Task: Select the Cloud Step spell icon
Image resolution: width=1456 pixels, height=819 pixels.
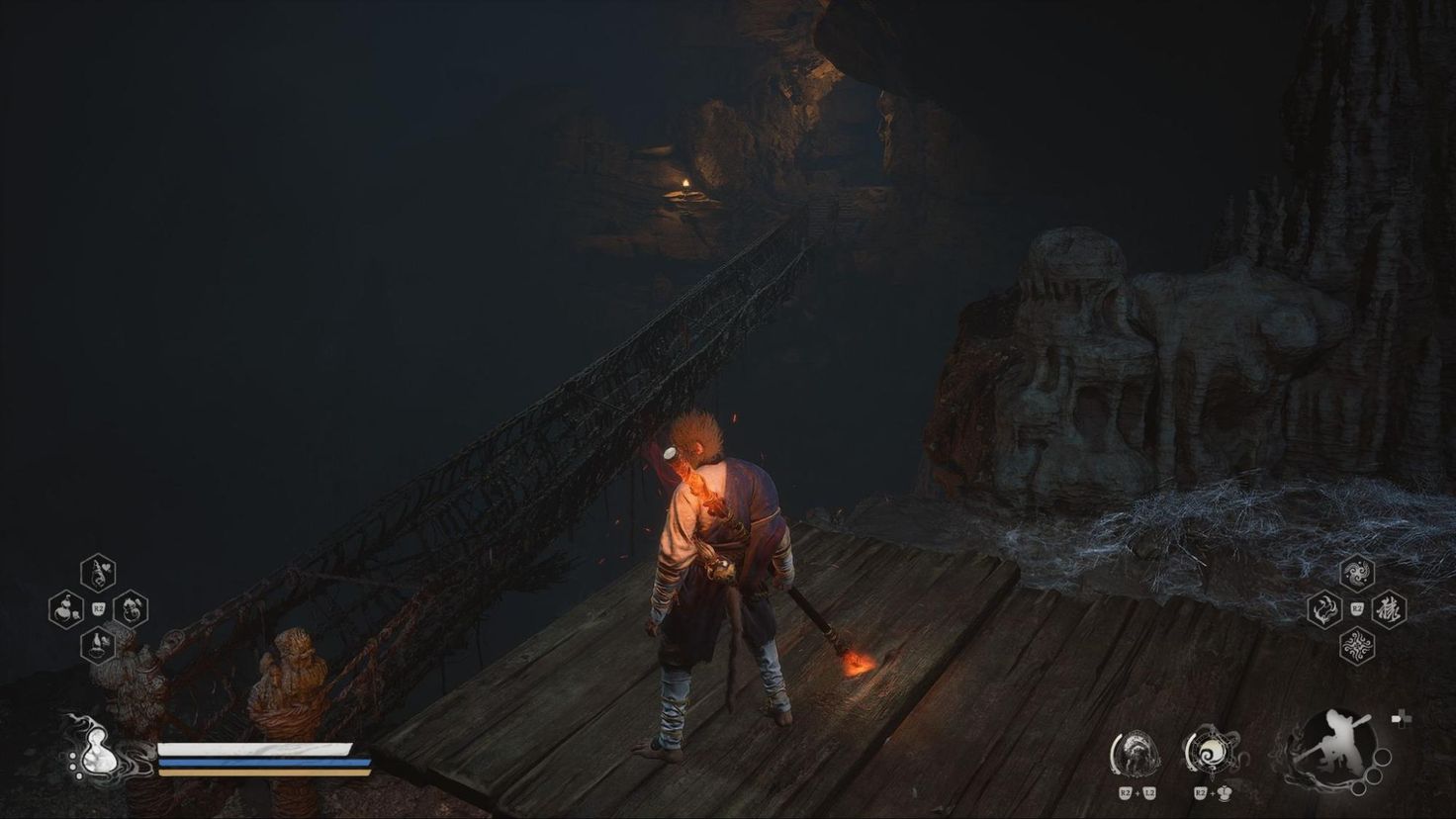Action: click(1357, 573)
